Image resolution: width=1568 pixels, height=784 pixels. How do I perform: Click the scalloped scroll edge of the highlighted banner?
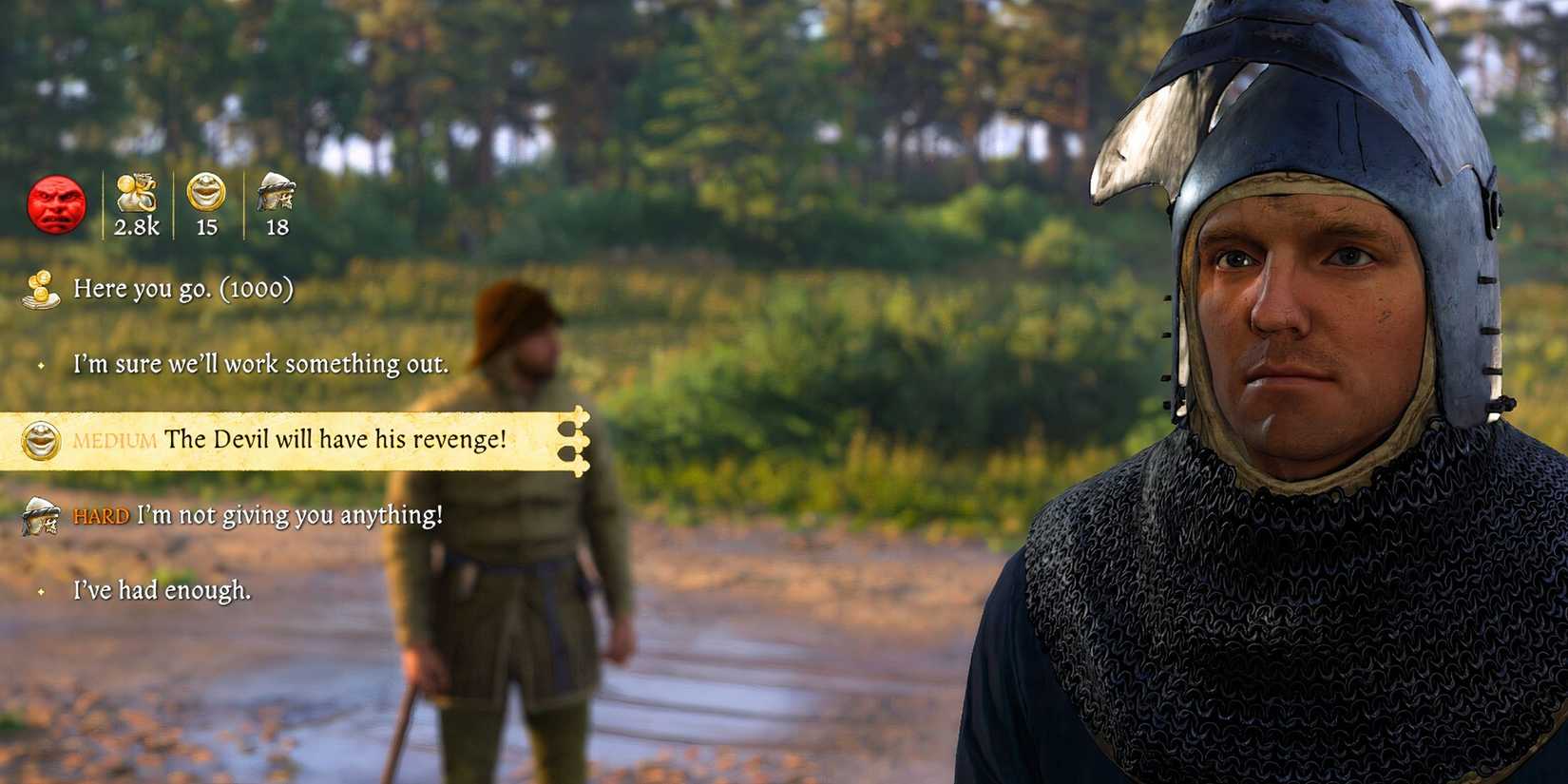(580, 440)
